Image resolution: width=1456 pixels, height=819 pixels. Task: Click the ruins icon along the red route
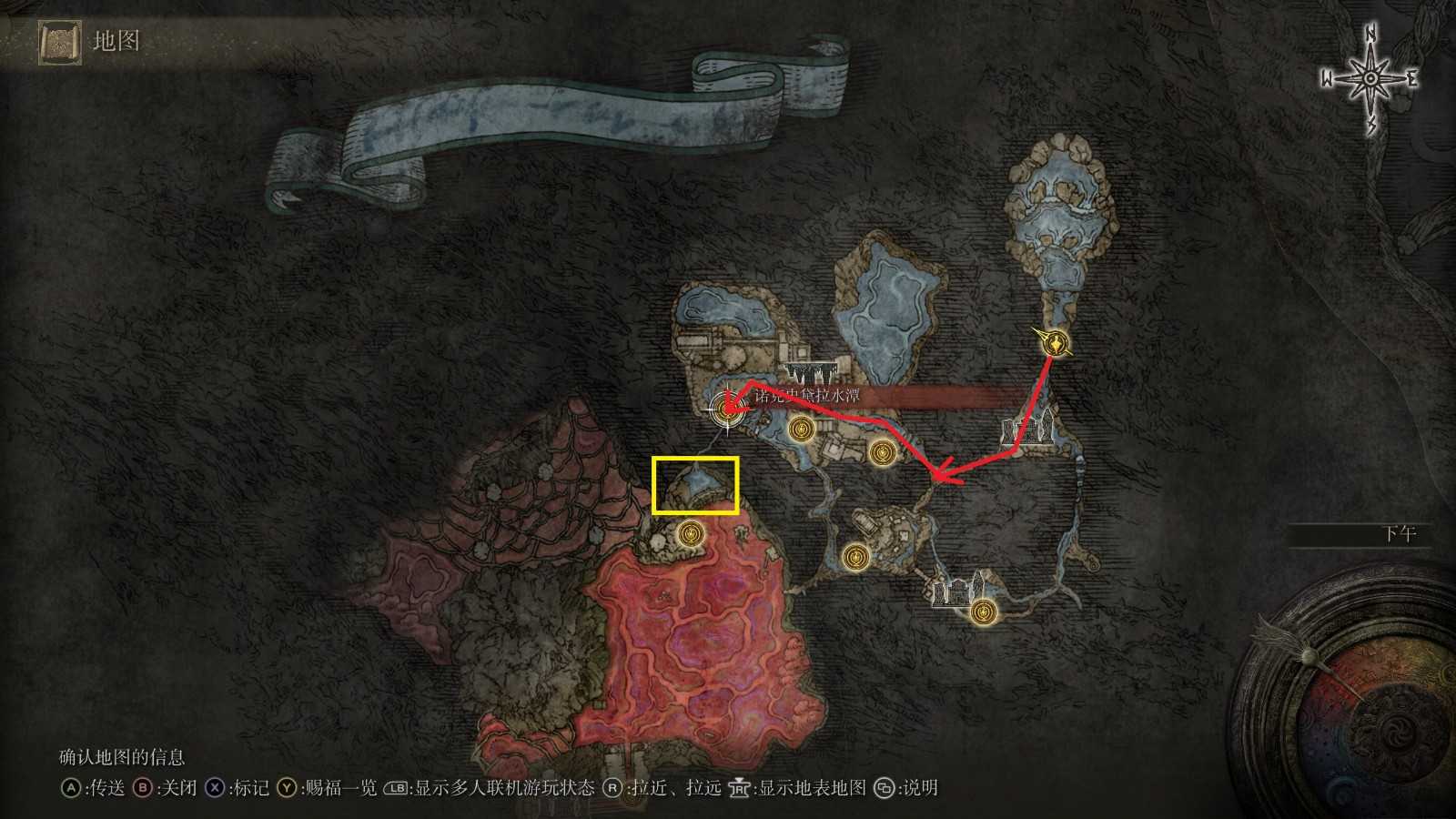point(1028,428)
